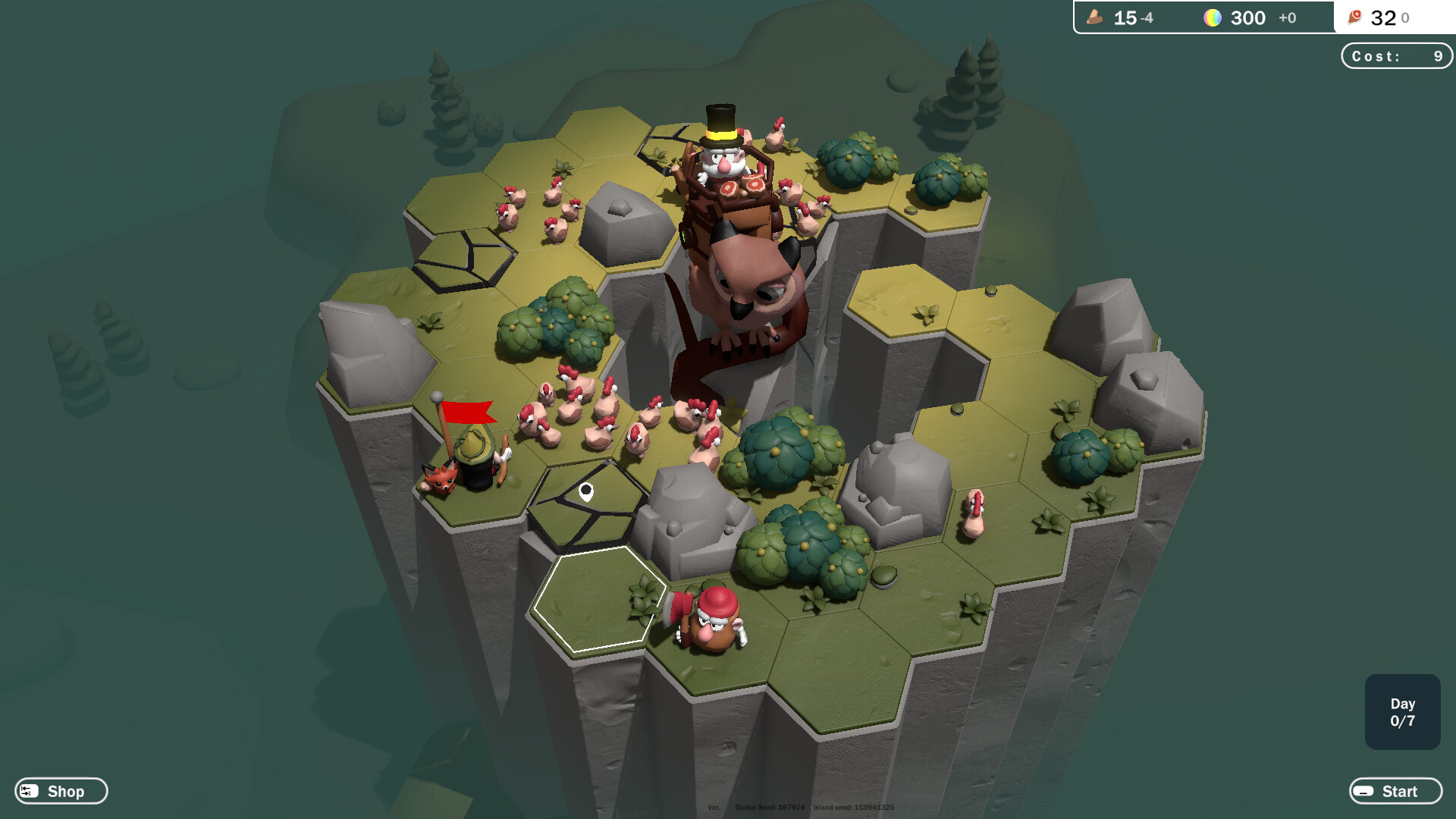Click the currency change indicator +0
The image size is (1456, 819).
pyautogui.click(x=1287, y=18)
